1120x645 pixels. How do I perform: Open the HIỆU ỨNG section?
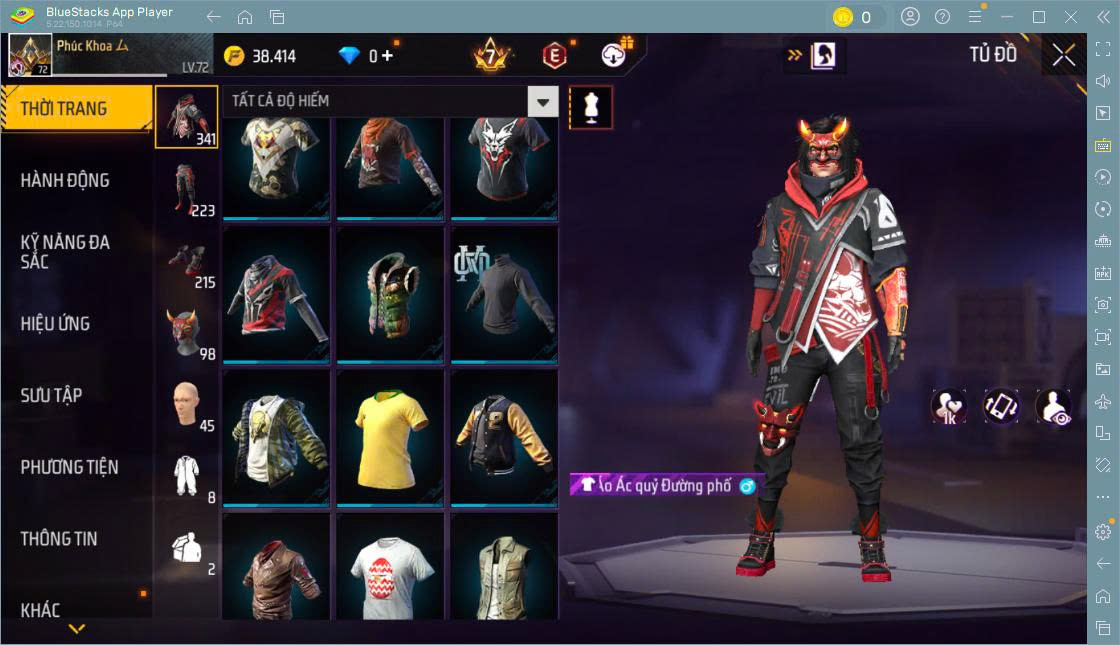point(55,324)
